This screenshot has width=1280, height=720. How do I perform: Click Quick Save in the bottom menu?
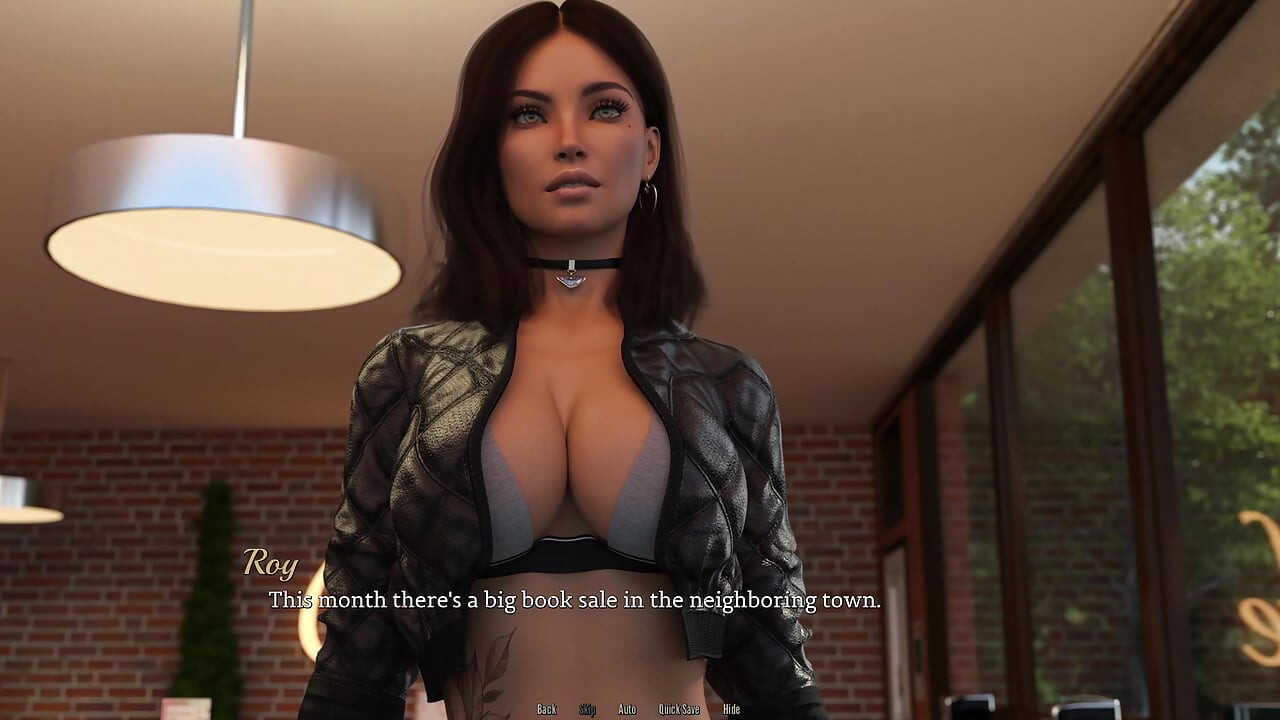pyautogui.click(x=679, y=709)
